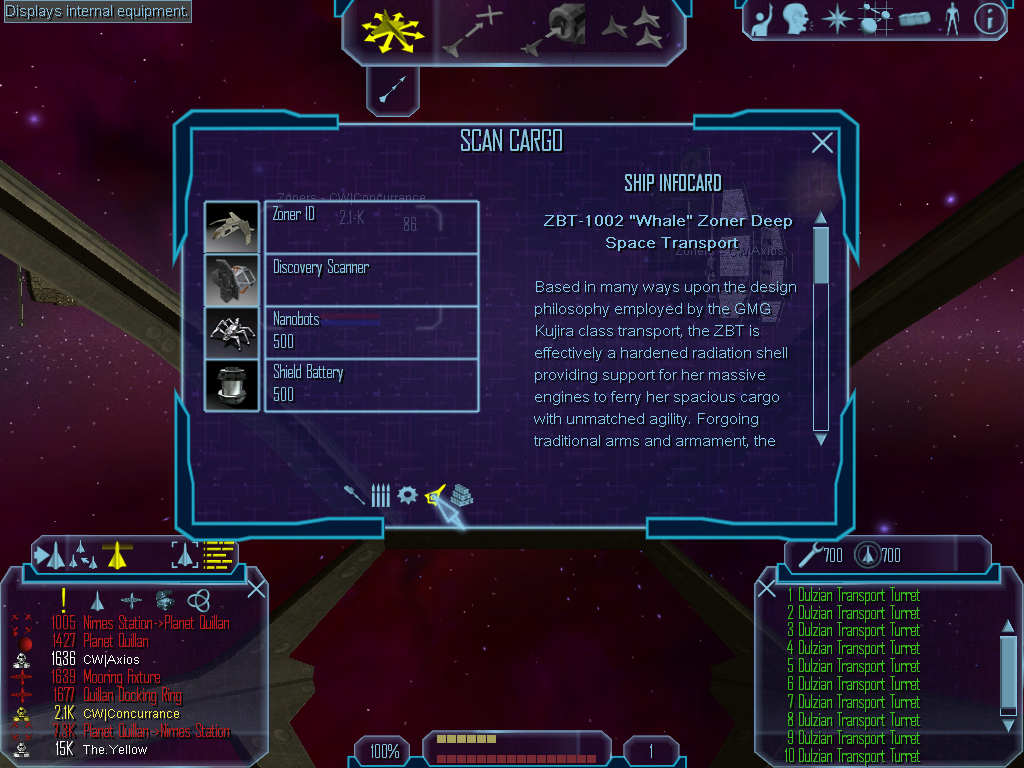Close the weapons list panel
The height and width of the screenshot is (768, 1024).
click(x=768, y=589)
